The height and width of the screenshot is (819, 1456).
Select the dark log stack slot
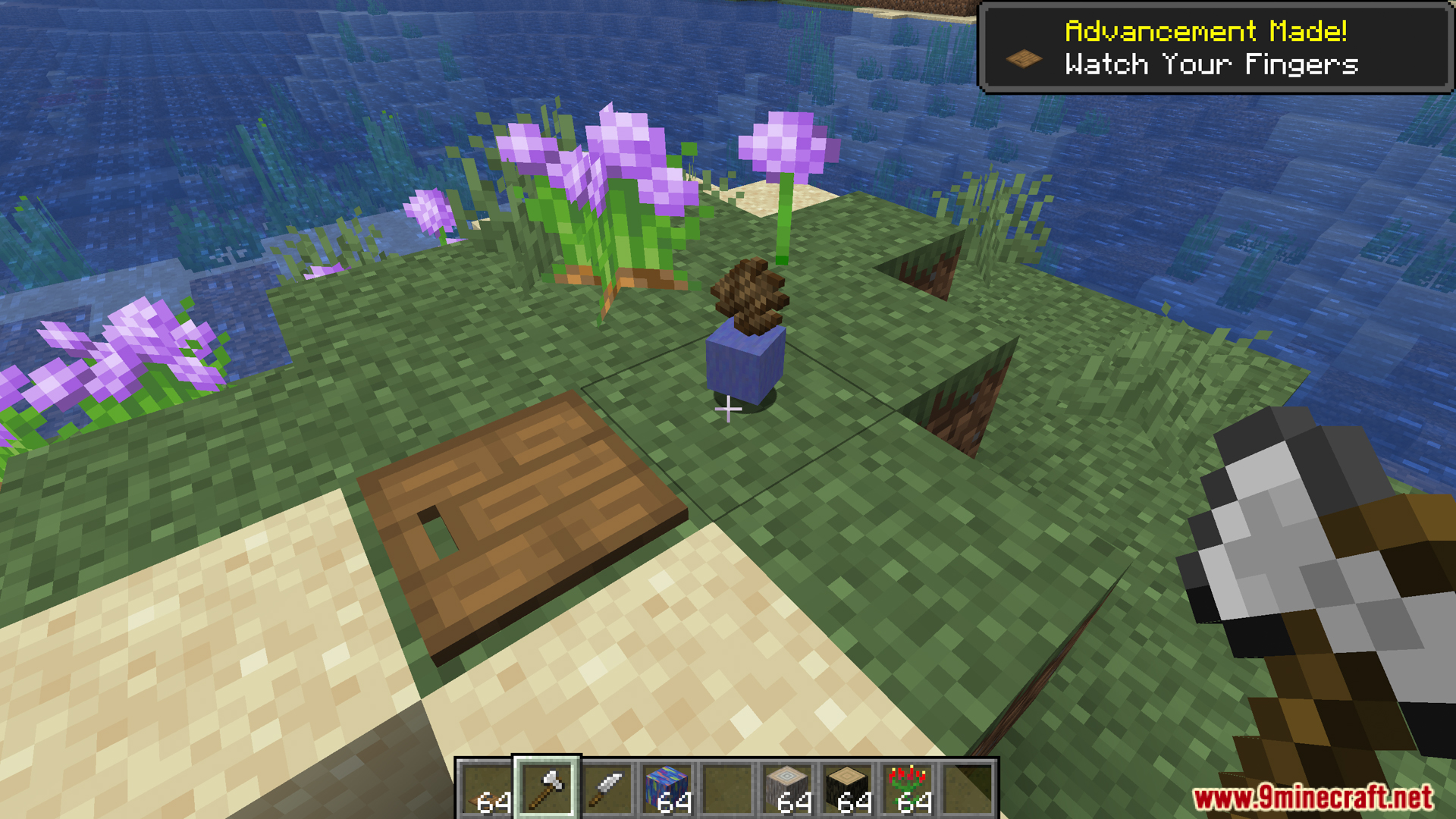pyautogui.click(x=848, y=789)
